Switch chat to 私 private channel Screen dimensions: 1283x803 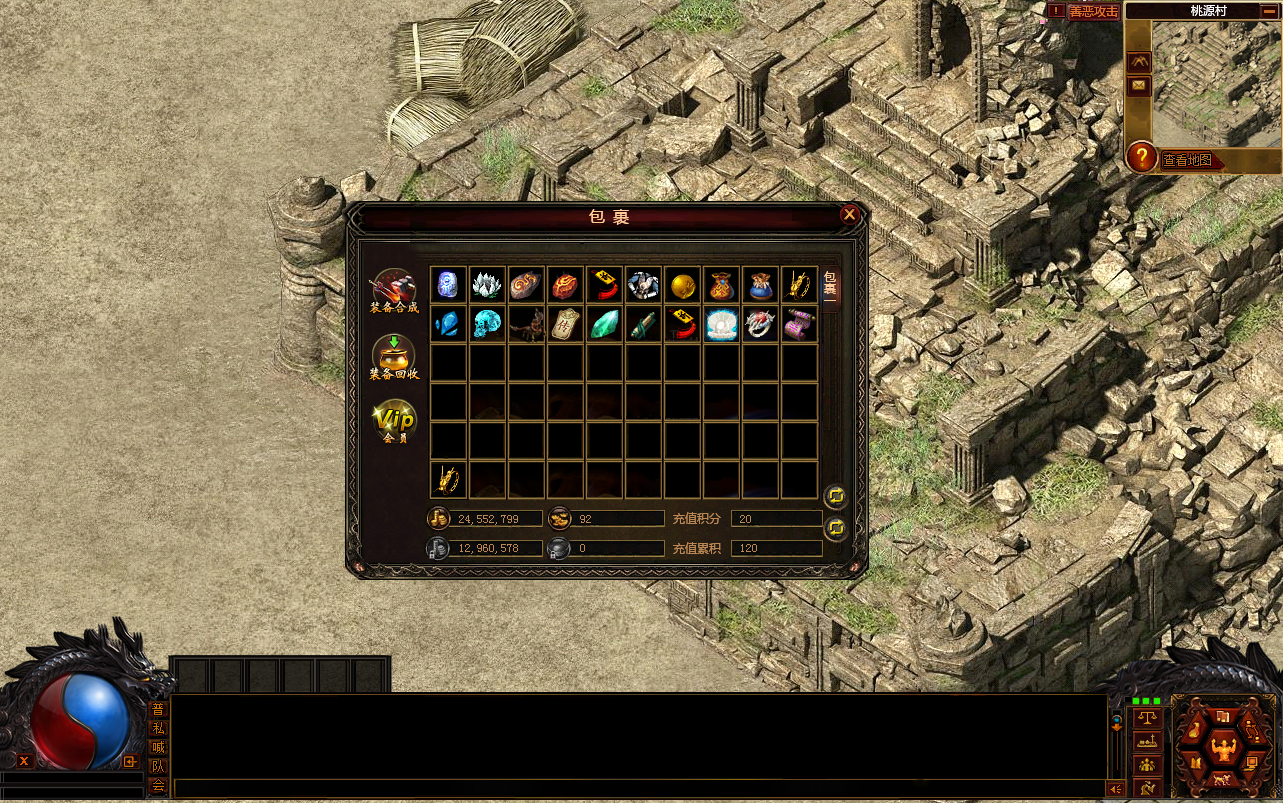[x=158, y=728]
